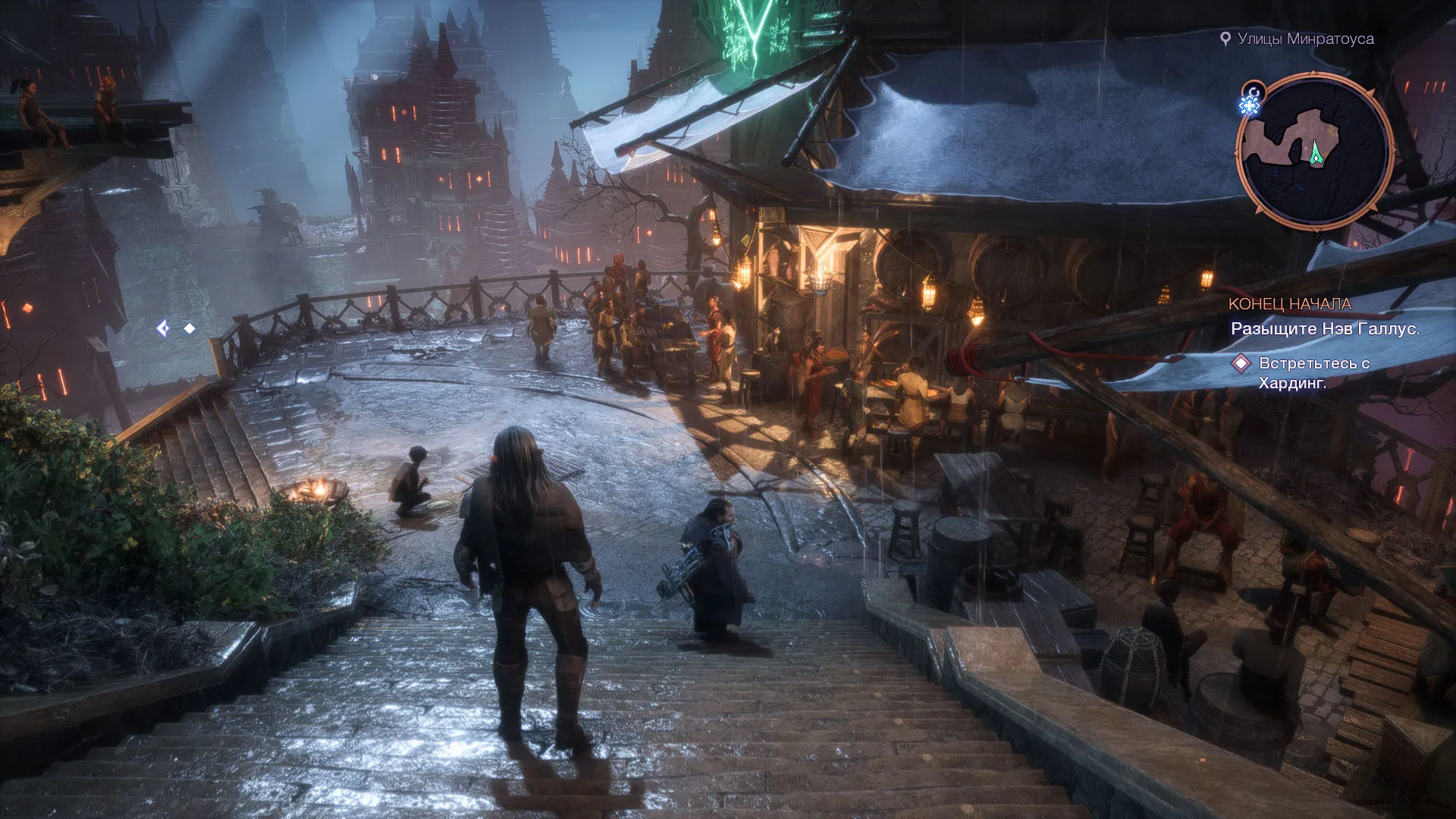Image resolution: width=1456 pixels, height=819 pixels.
Task: Click the green player marker on minimap
Action: tap(1316, 155)
